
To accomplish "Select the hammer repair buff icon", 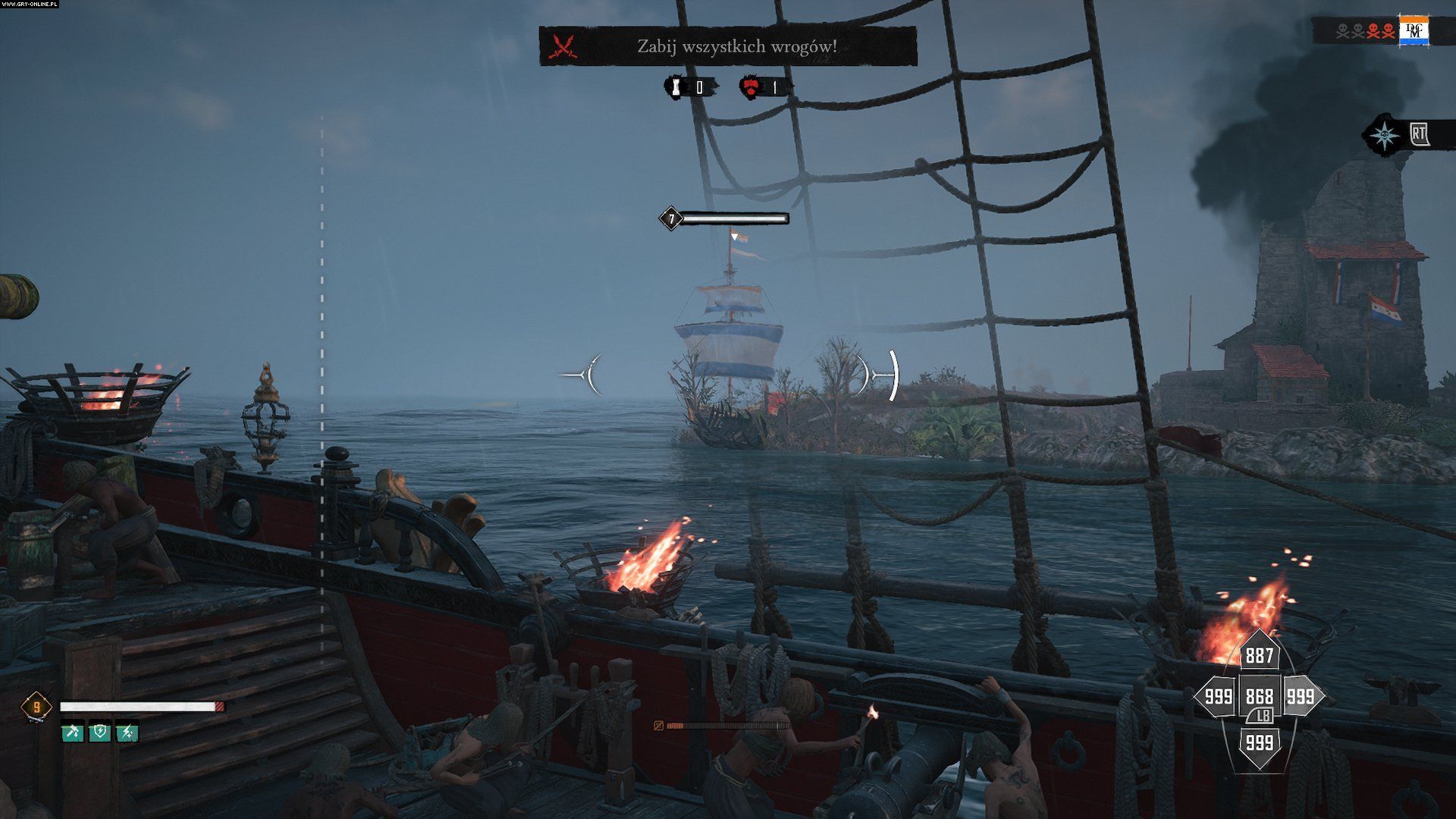I will [x=73, y=733].
